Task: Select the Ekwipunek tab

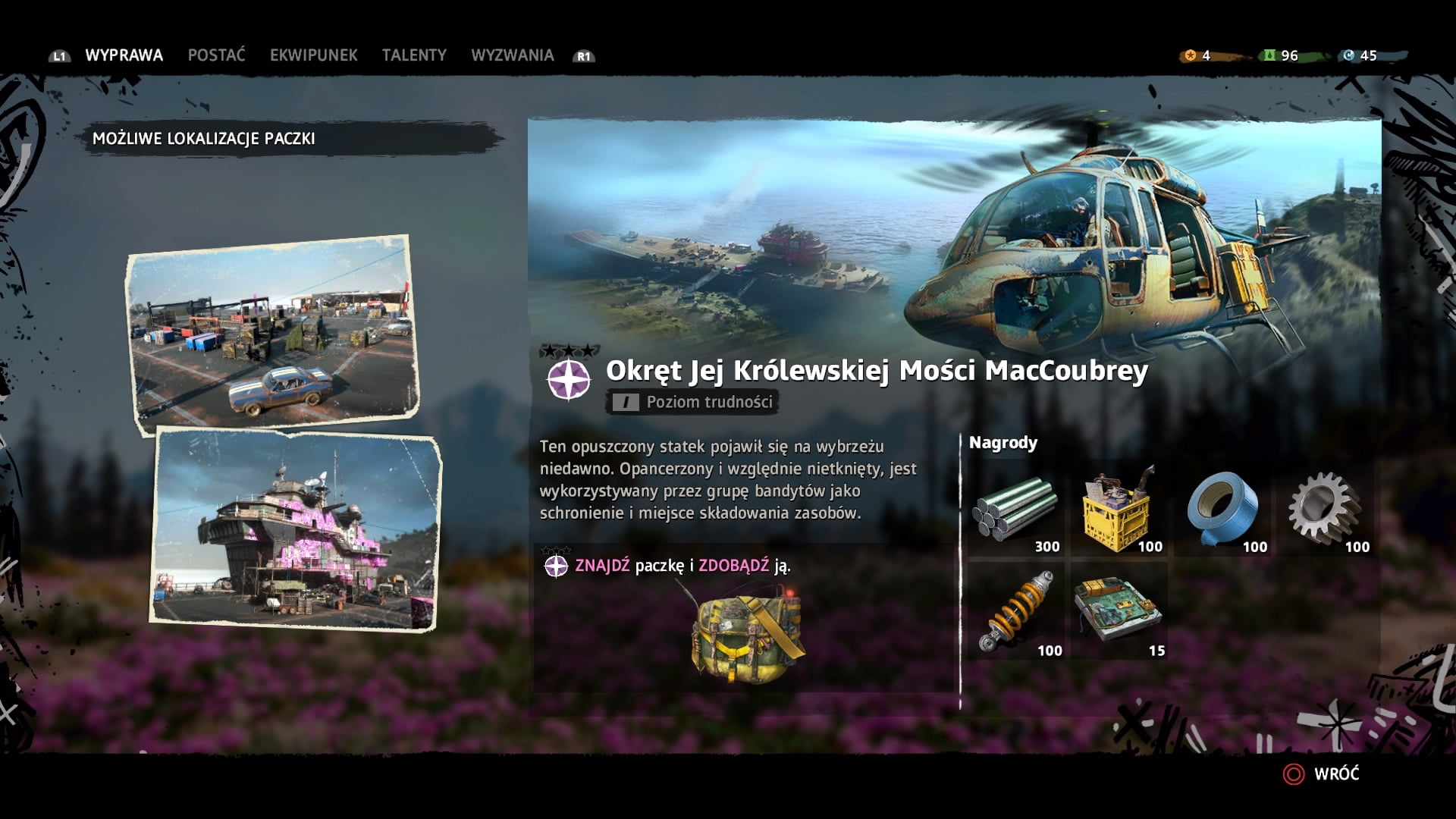Action: coord(313,55)
